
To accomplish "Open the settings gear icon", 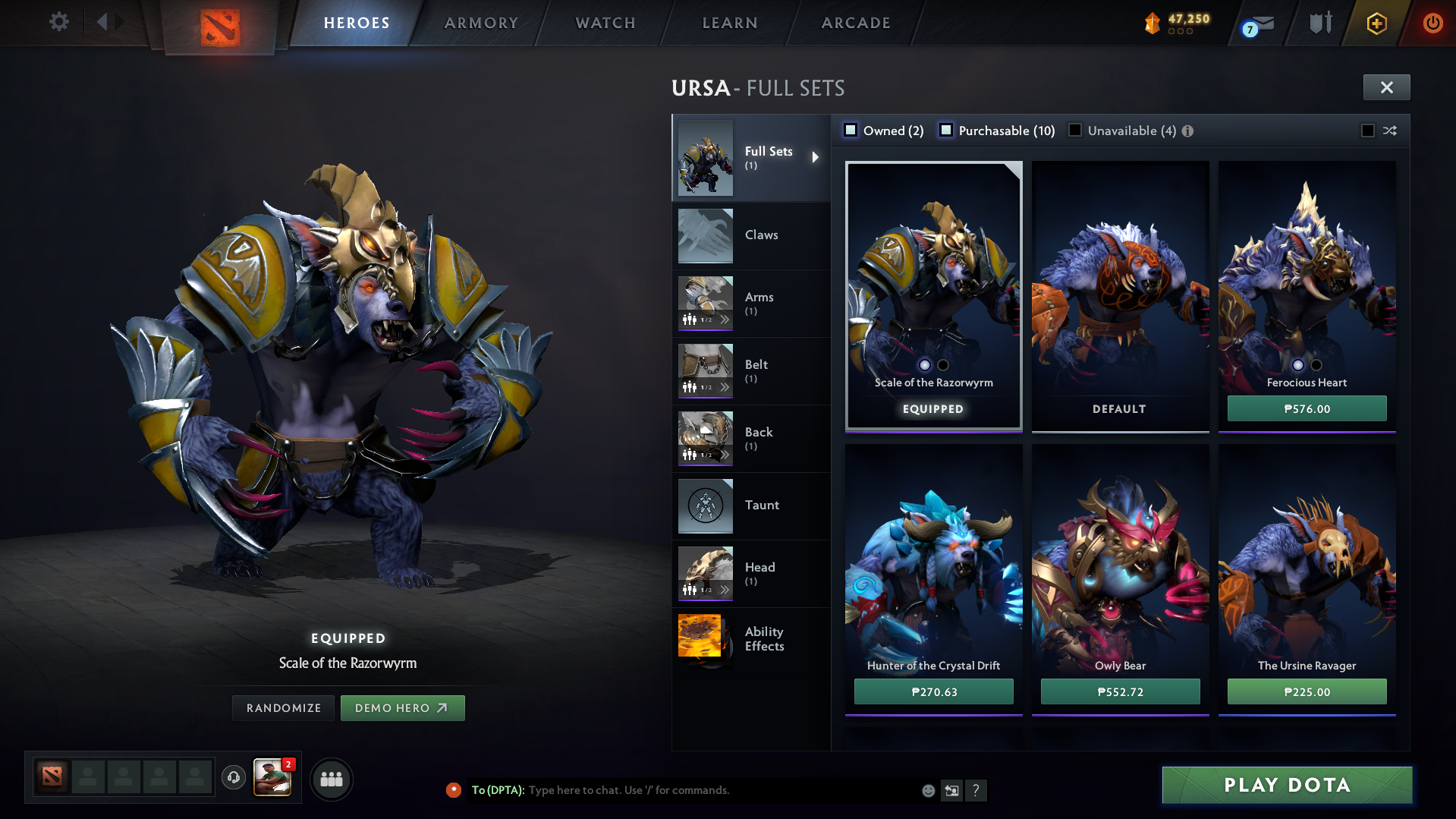I will click(x=58, y=22).
